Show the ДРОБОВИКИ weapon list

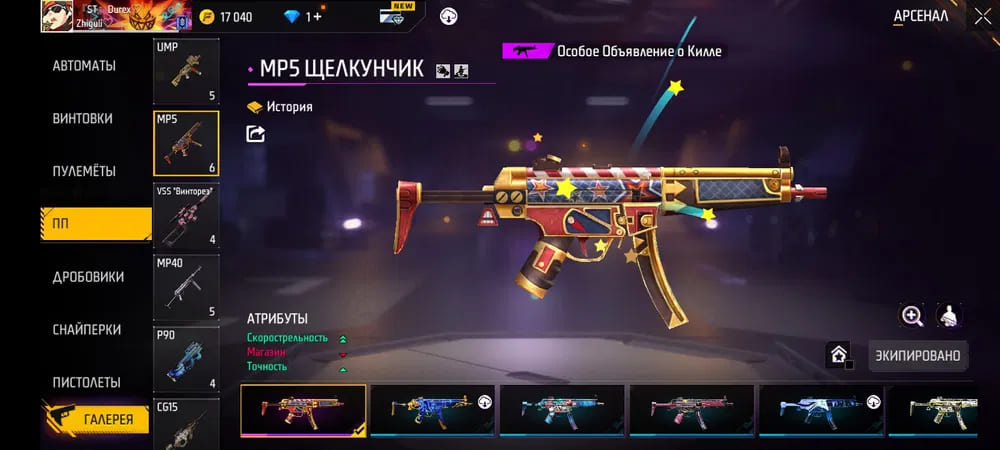click(x=88, y=277)
